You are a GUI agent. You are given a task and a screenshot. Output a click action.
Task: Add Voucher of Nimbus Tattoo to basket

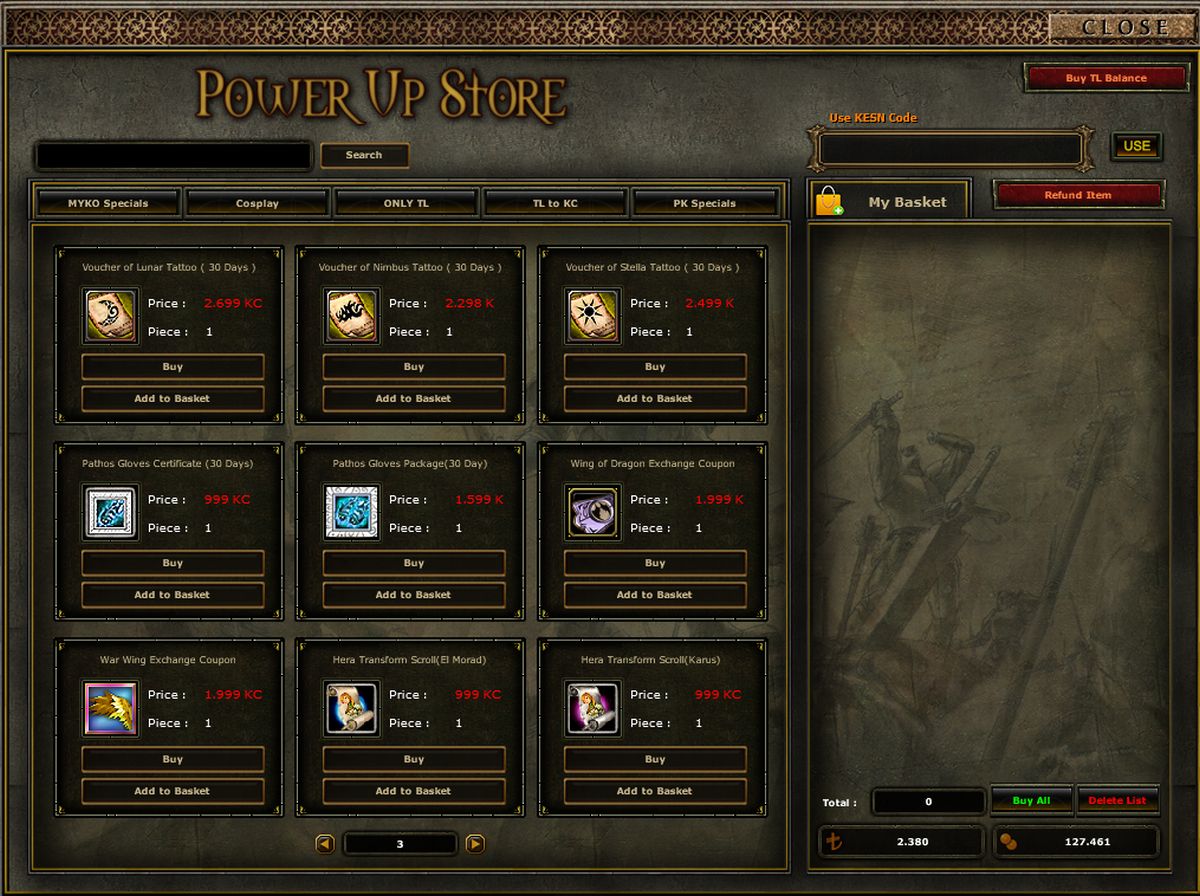(x=413, y=398)
